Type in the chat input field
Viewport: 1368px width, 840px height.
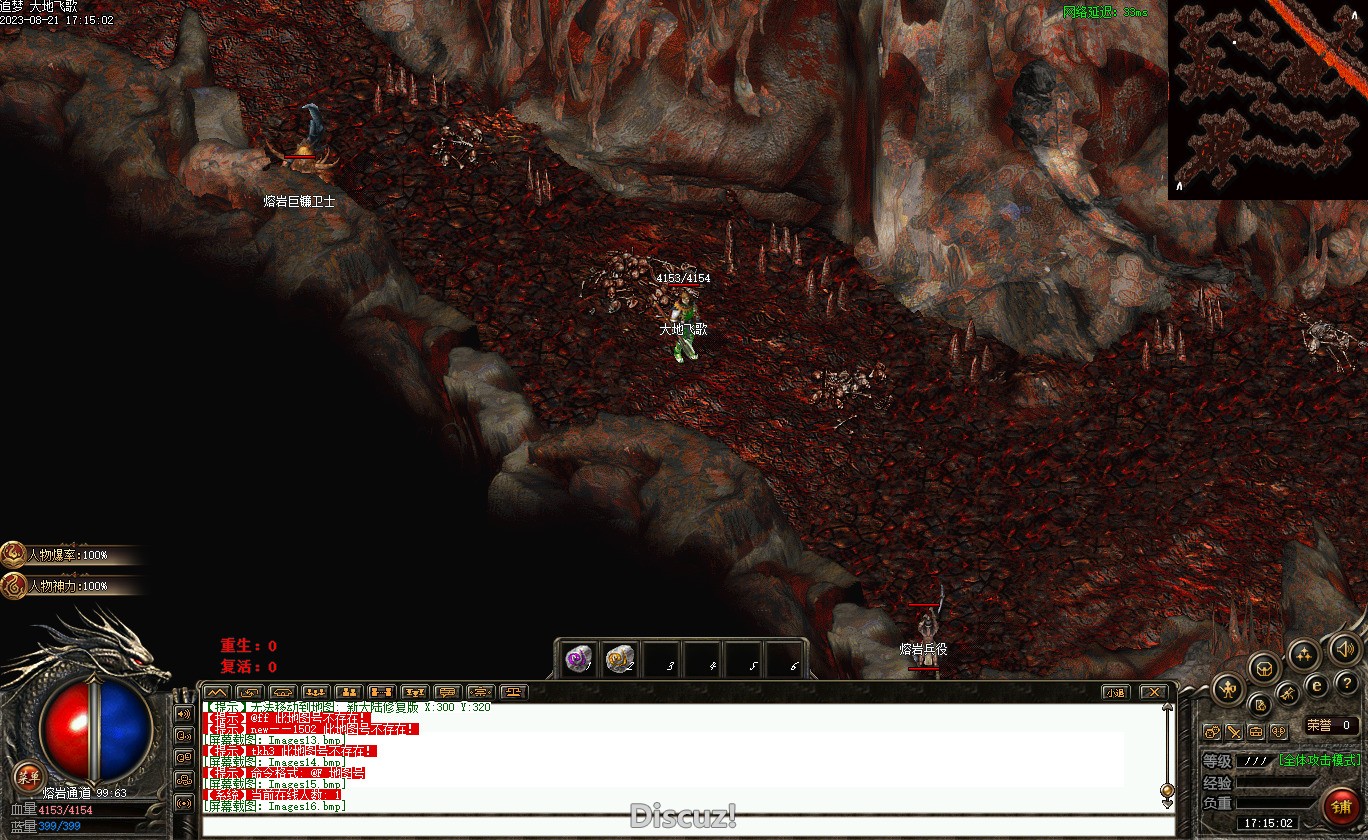[x=680, y=825]
